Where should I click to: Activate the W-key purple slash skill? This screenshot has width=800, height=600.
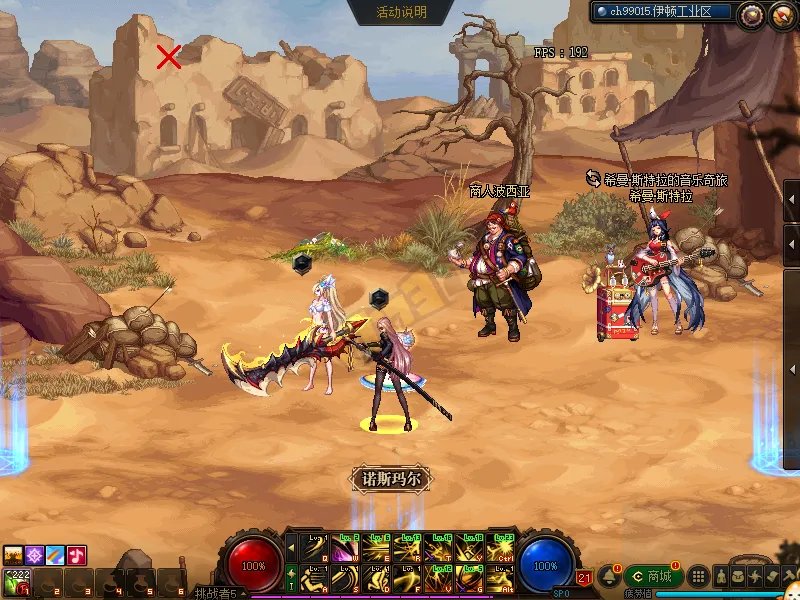pyautogui.click(x=346, y=549)
